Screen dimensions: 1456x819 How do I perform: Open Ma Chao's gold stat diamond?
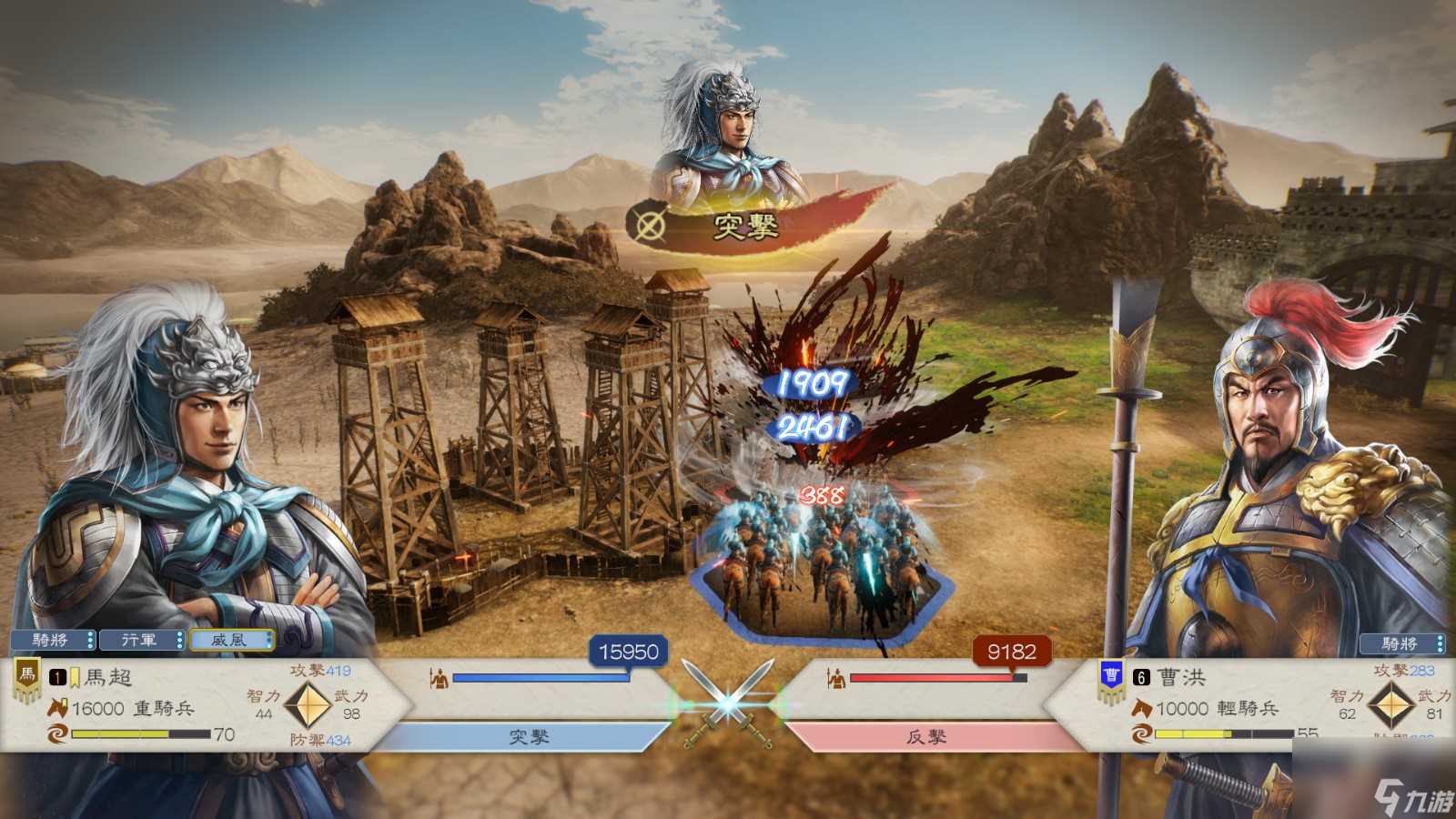pyautogui.click(x=309, y=706)
